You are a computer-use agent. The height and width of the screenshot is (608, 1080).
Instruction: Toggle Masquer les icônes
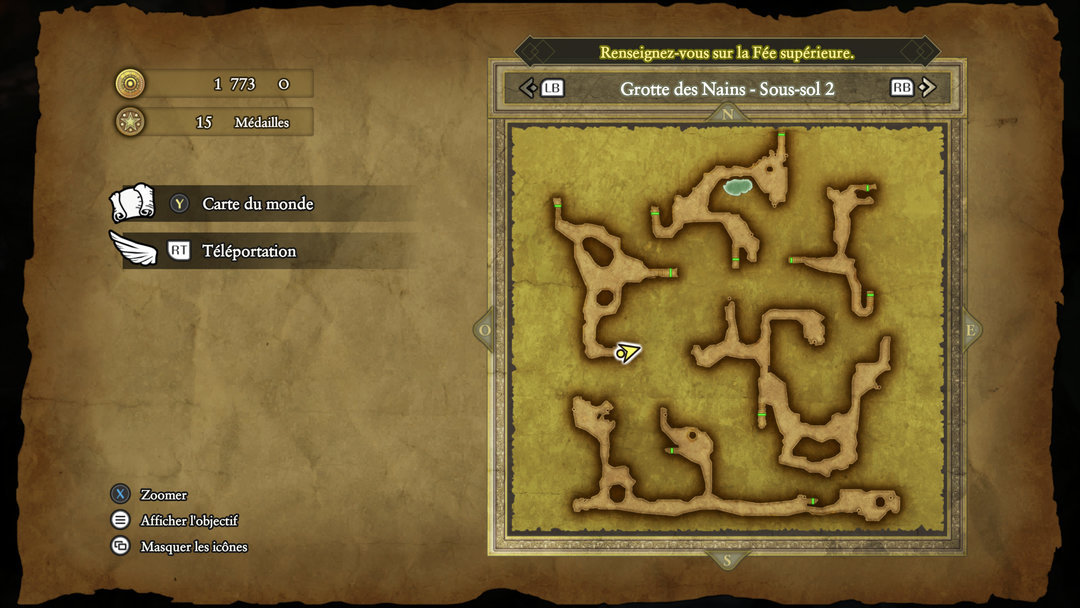click(x=193, y=547)
